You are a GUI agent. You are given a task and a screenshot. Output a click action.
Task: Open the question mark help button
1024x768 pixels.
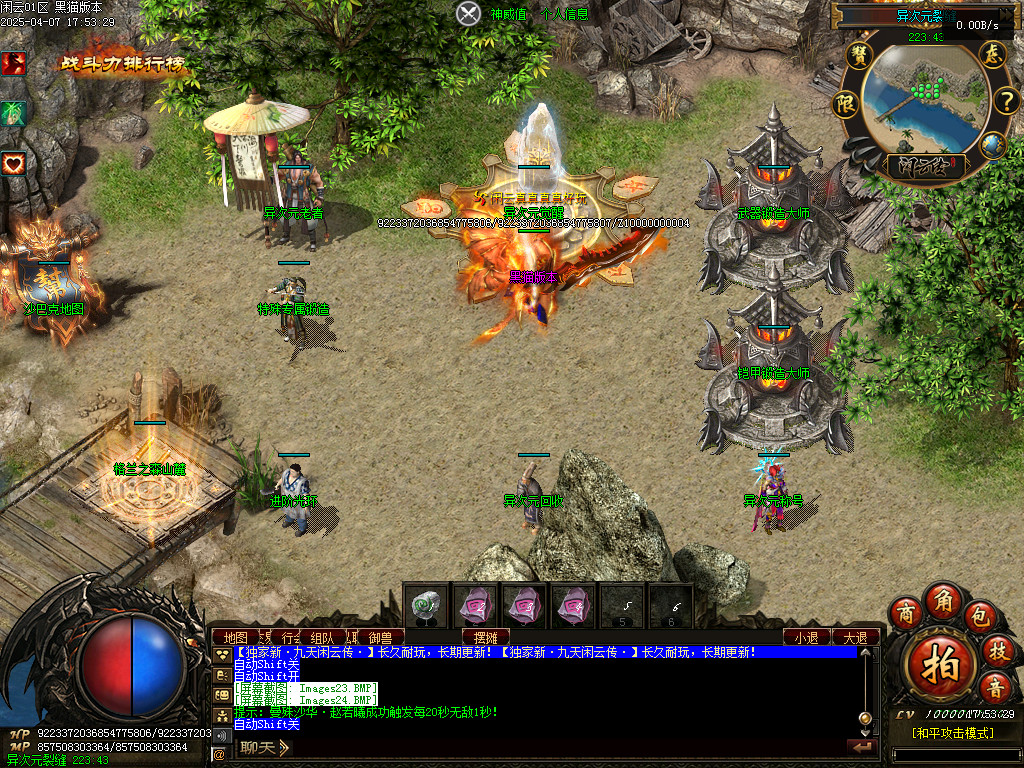pos(1005,101)
